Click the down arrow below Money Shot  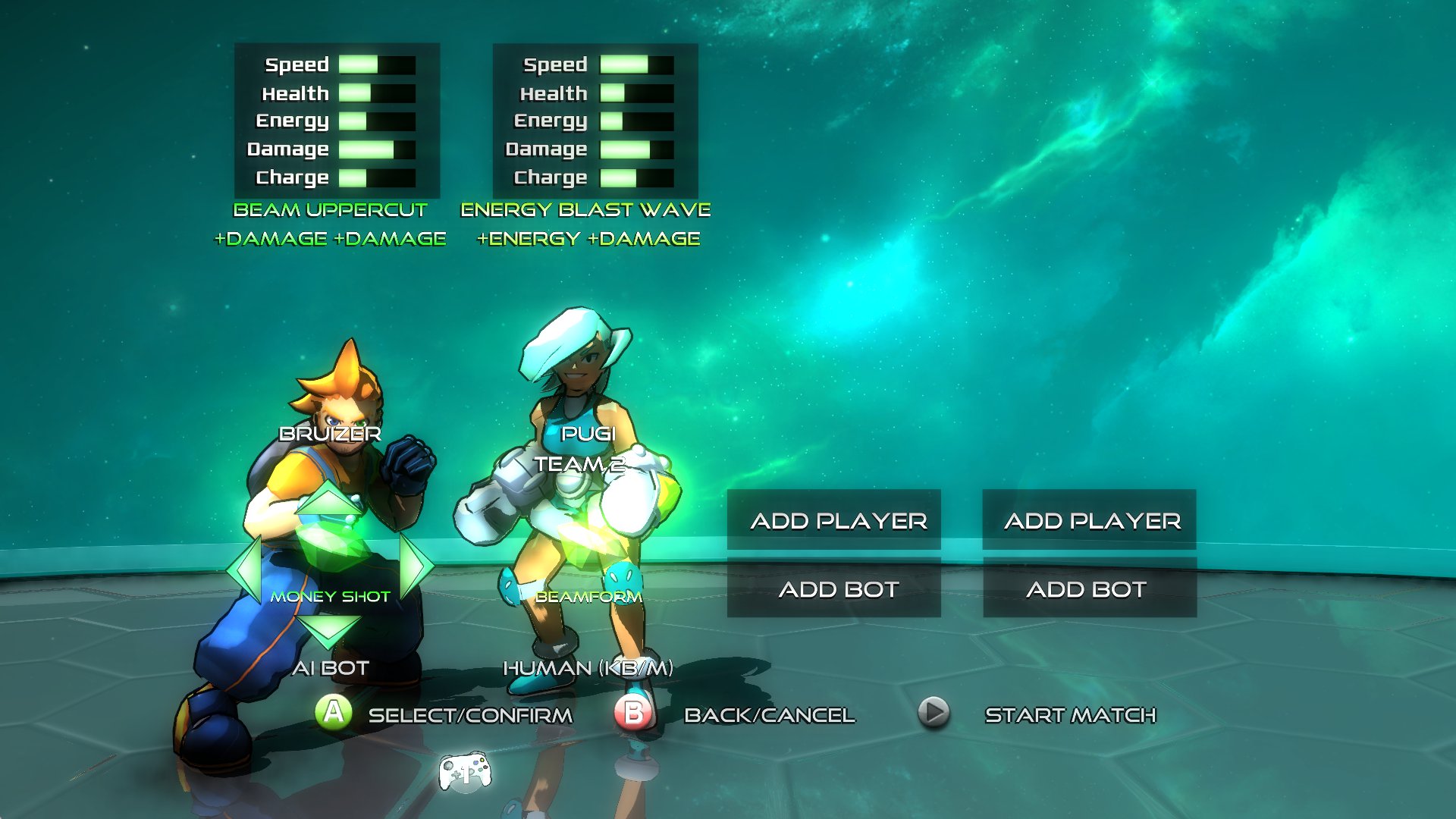328,629
